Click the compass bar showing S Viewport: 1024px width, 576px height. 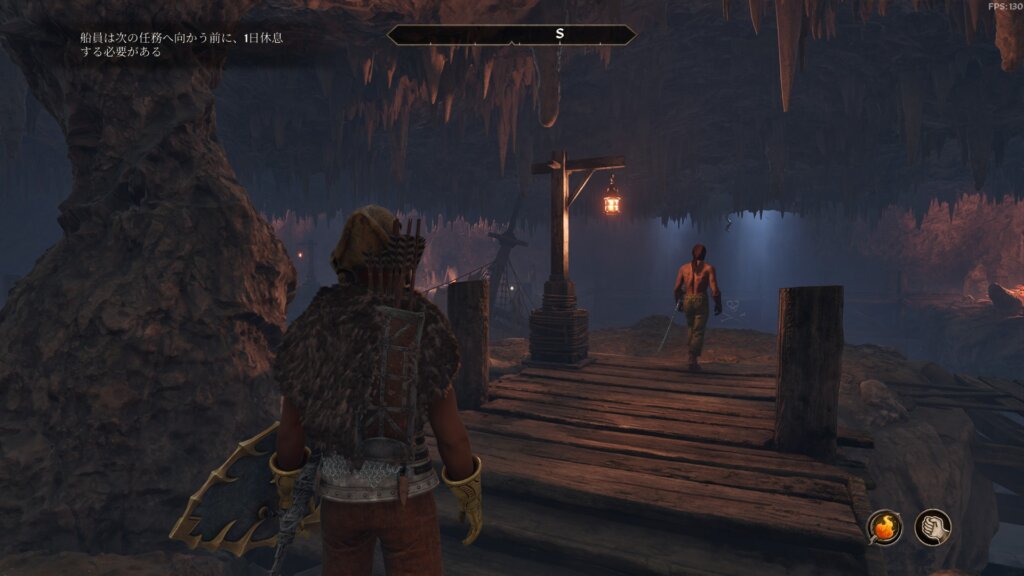[x=511, y=35]
